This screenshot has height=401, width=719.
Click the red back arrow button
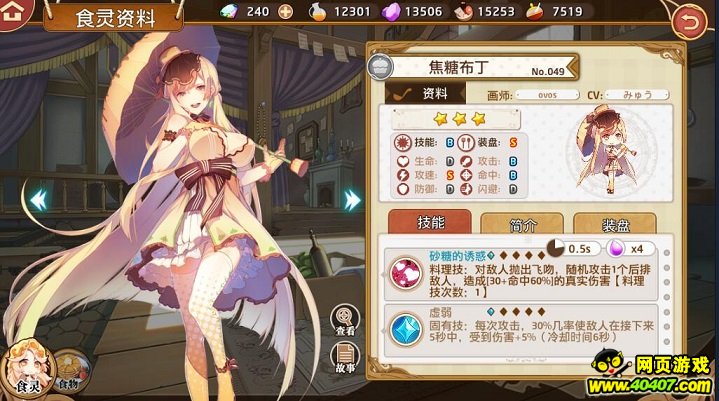click(688, 18)
